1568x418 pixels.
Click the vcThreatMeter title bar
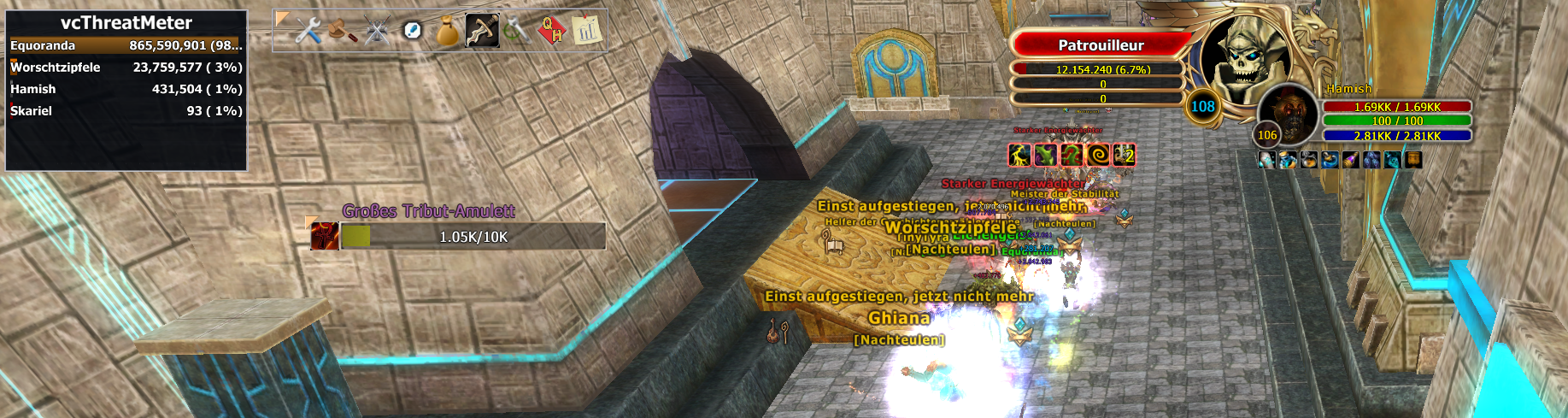(x=126, y=22)
